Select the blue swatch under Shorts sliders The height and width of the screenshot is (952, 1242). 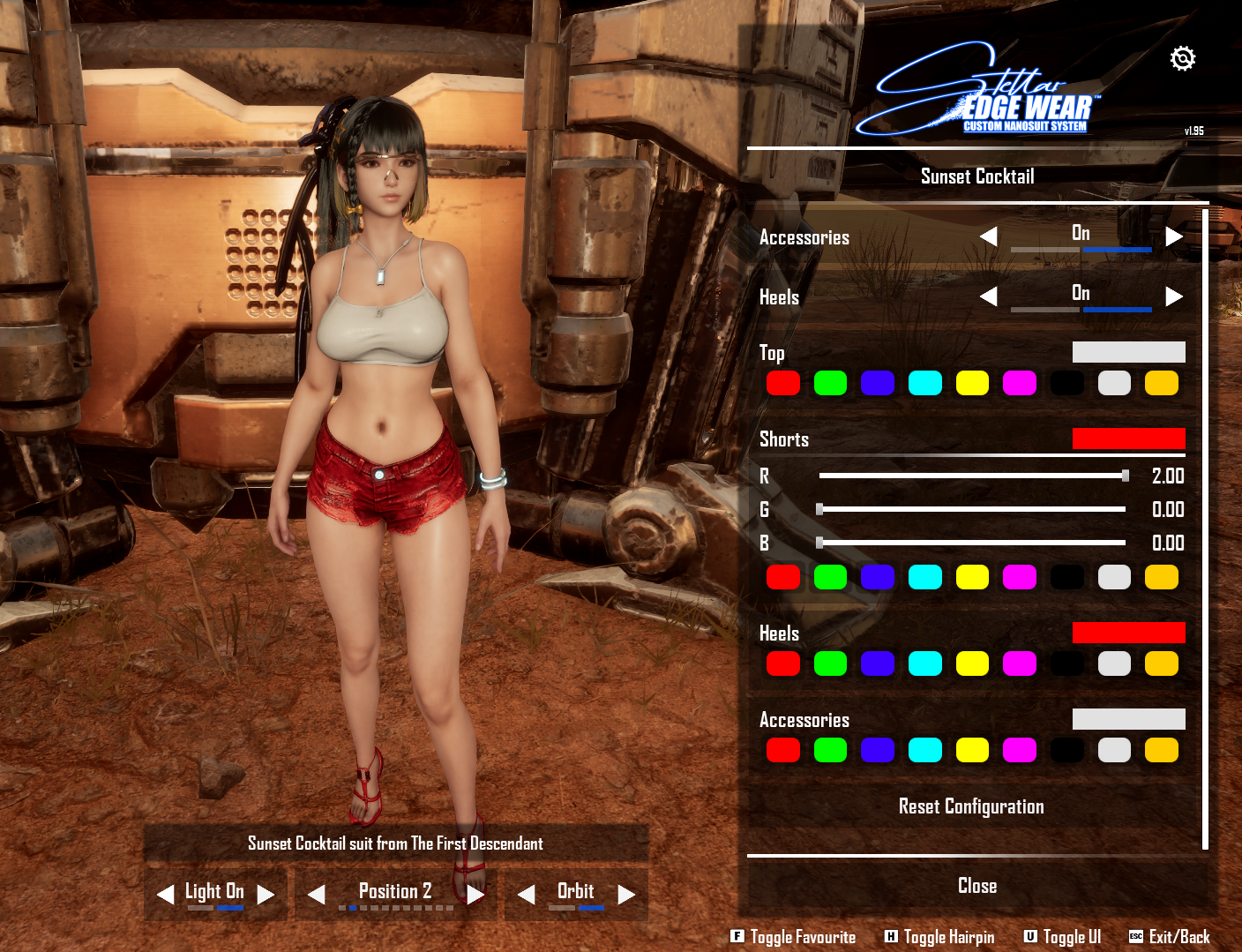[x=878, y=577]
